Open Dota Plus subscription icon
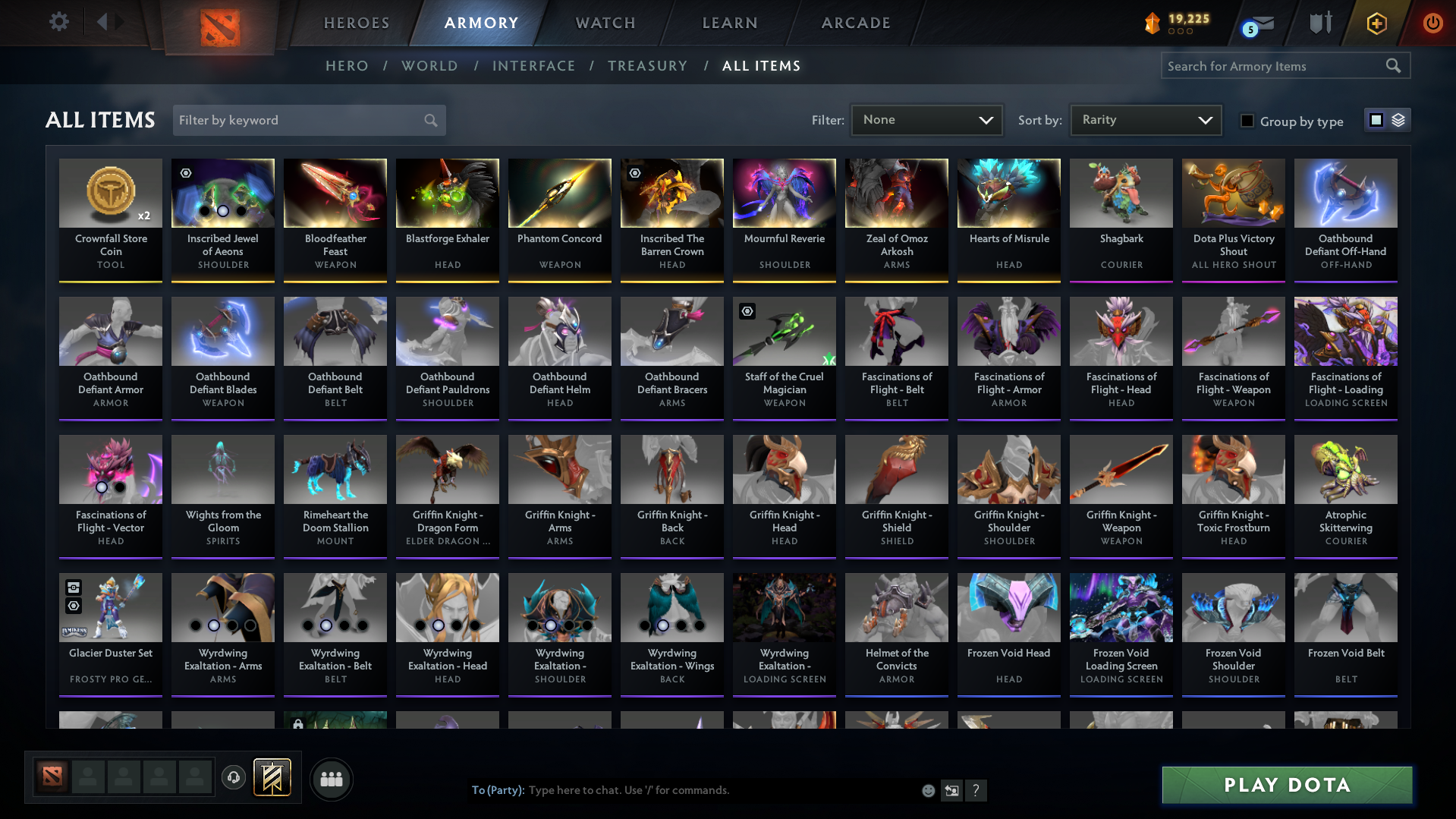 pos(1376,24)
